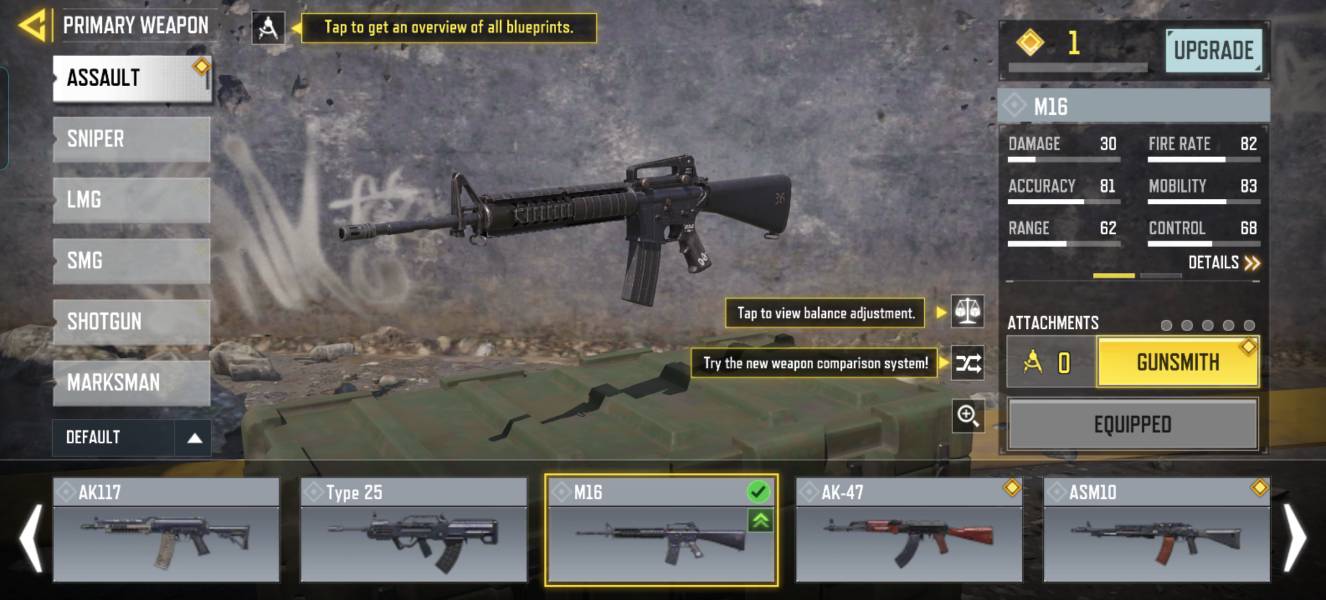Select the Assault category tab
The width and height of the screenshot is (1326, 600).
[x=131, y=78]
